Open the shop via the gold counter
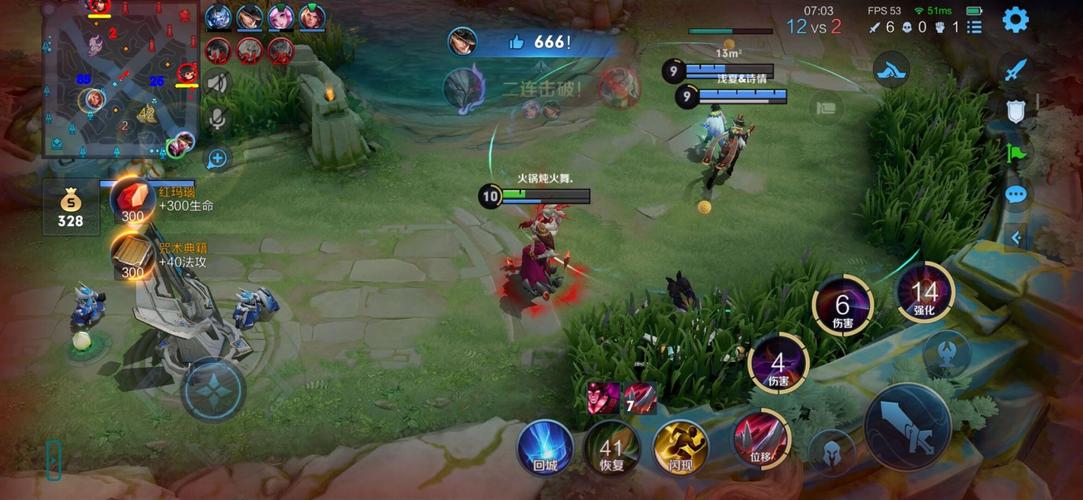The image size is (1083, 500). coord(70,207)
